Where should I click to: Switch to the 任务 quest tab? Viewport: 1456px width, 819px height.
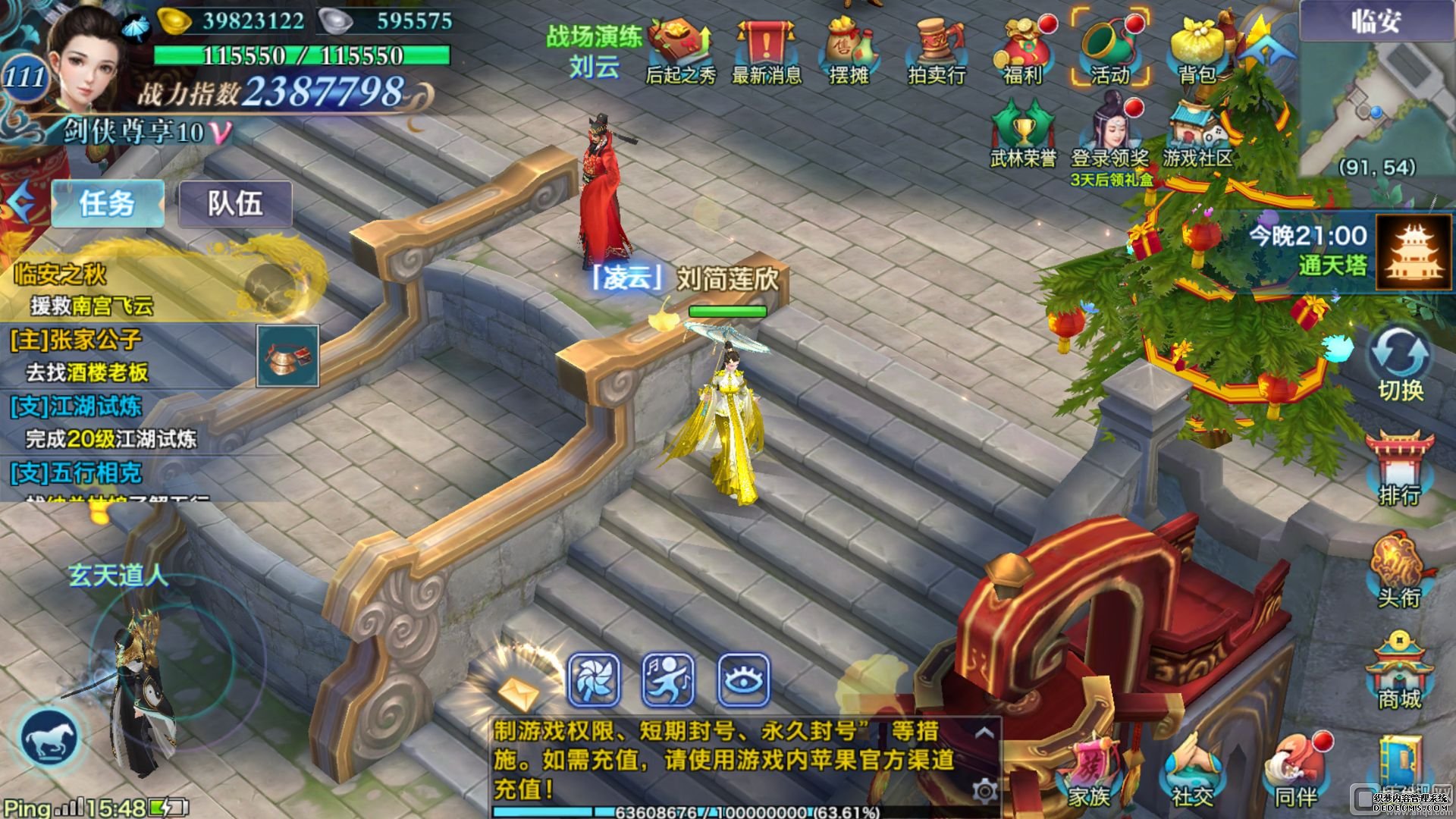coord(107,203)
